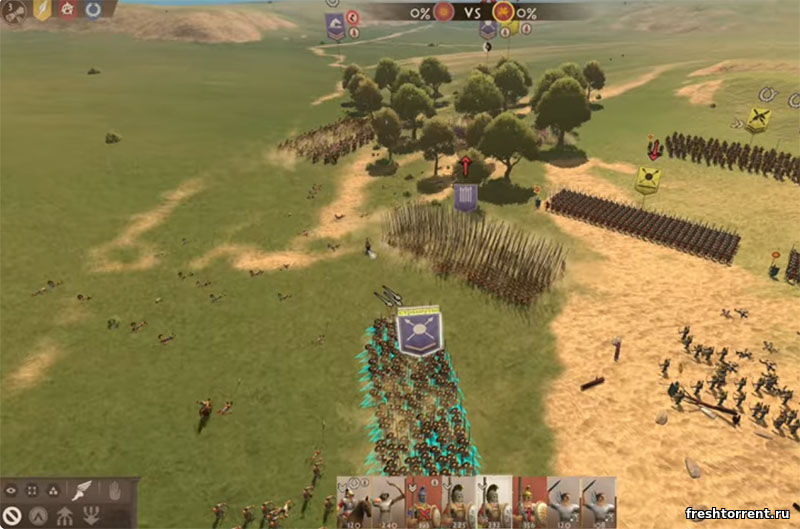Image resolution: width=800 pixels, height=529 pixels.
Task: Click the yellow crossed-swords unit marker
Action: 759,119
